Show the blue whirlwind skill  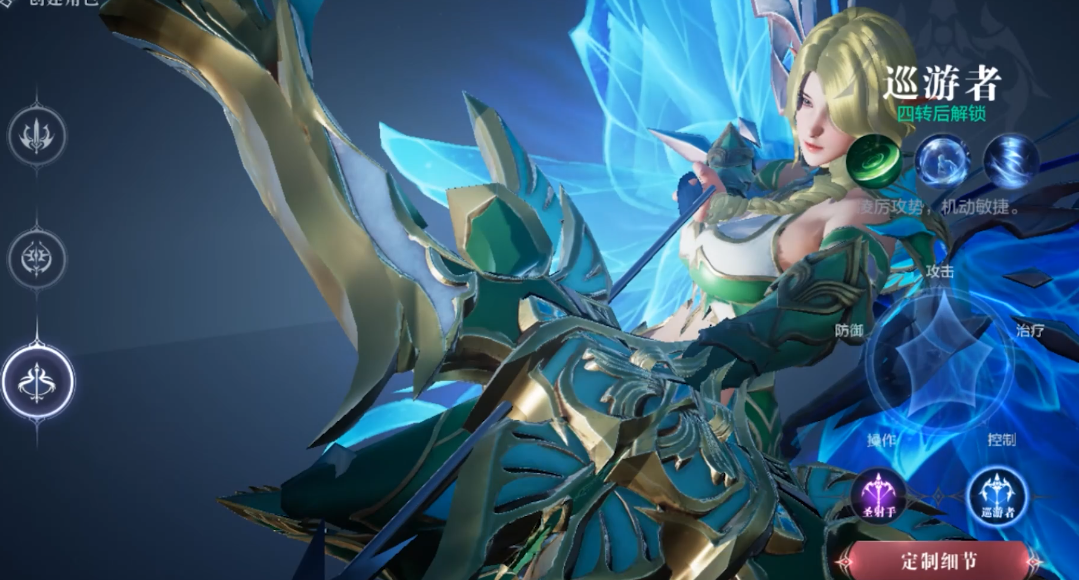pos(1010,160)
